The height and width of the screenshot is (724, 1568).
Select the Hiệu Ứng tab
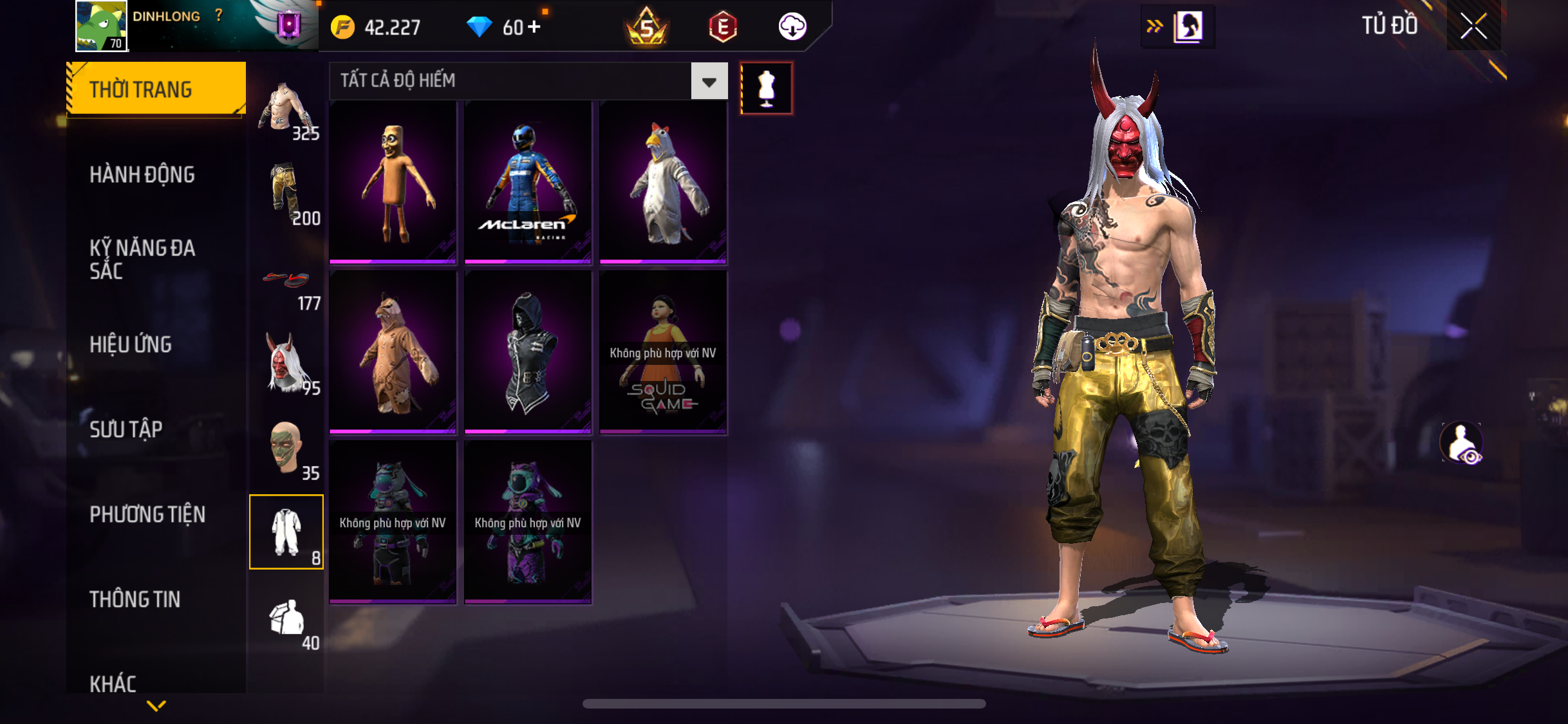coord(131,344)
